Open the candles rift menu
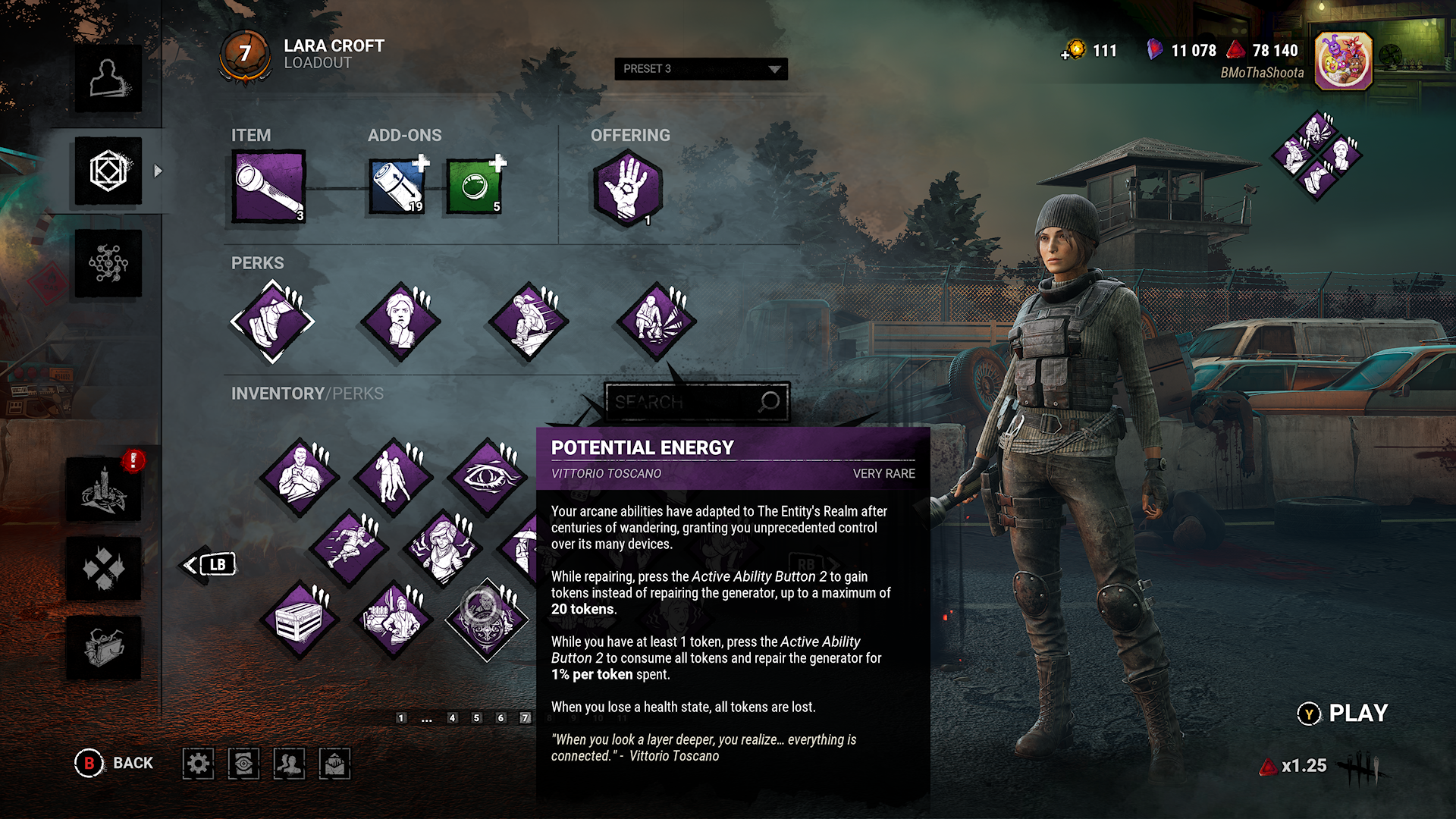The height and width of the screenshot is (819, 1456). (104, 490)
